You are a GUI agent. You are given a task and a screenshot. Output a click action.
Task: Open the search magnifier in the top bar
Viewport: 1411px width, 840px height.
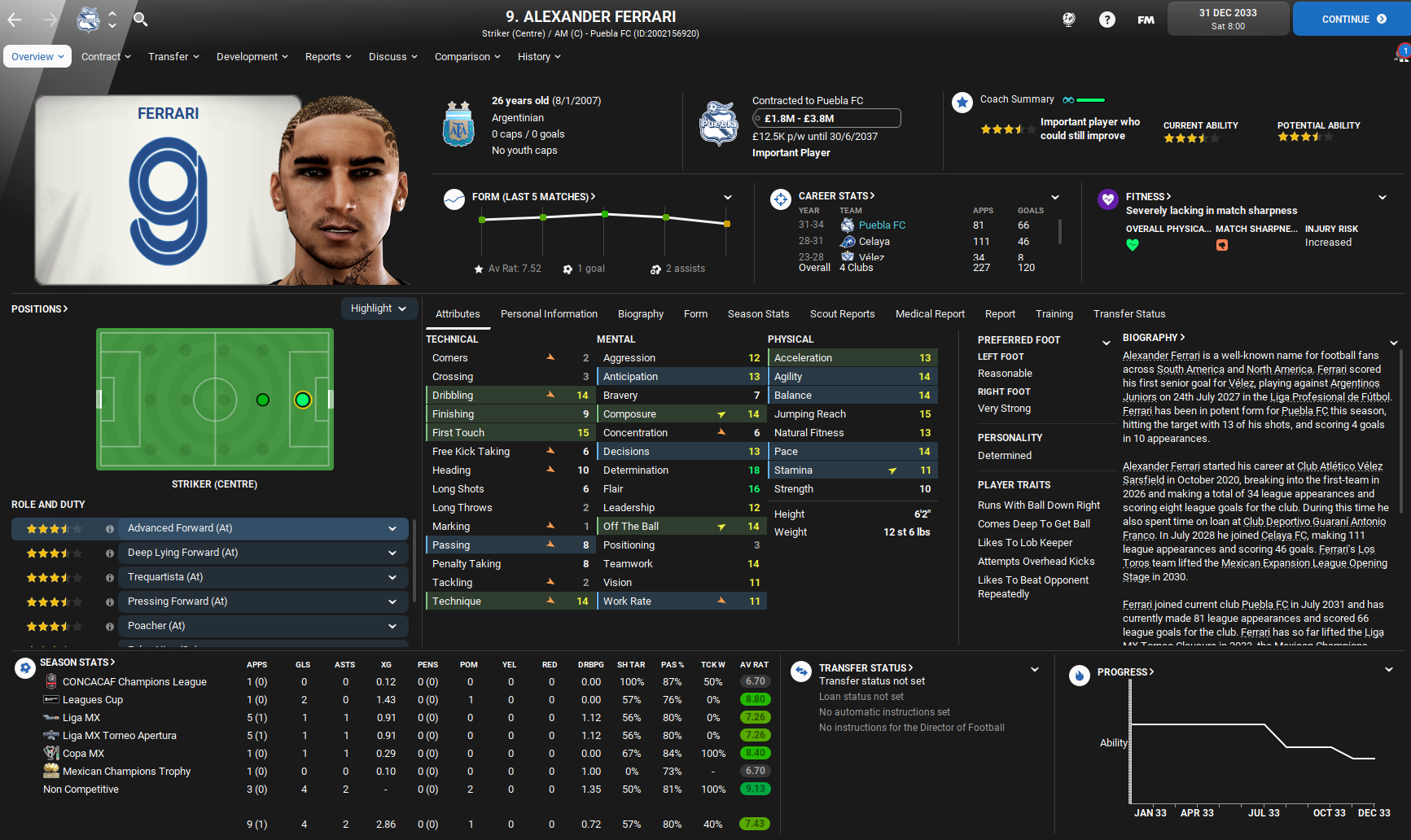(x=140, y=19)
